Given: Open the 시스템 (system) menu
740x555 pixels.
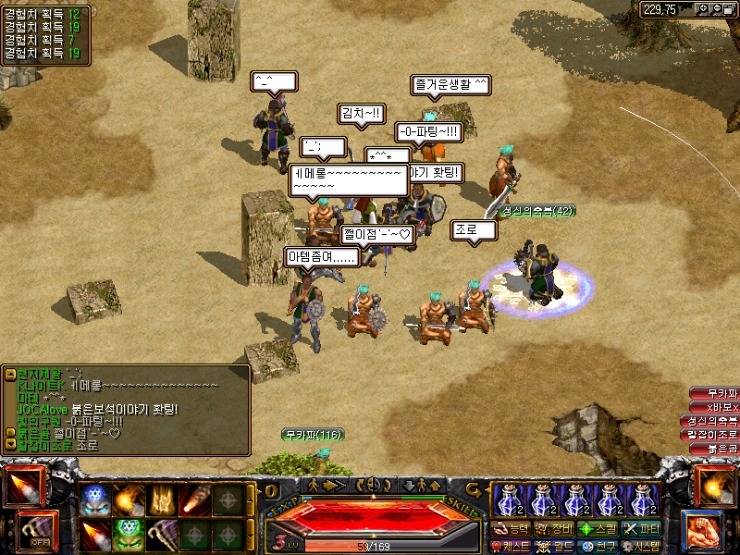Looking at the screenshot, I should pos(642,546).
